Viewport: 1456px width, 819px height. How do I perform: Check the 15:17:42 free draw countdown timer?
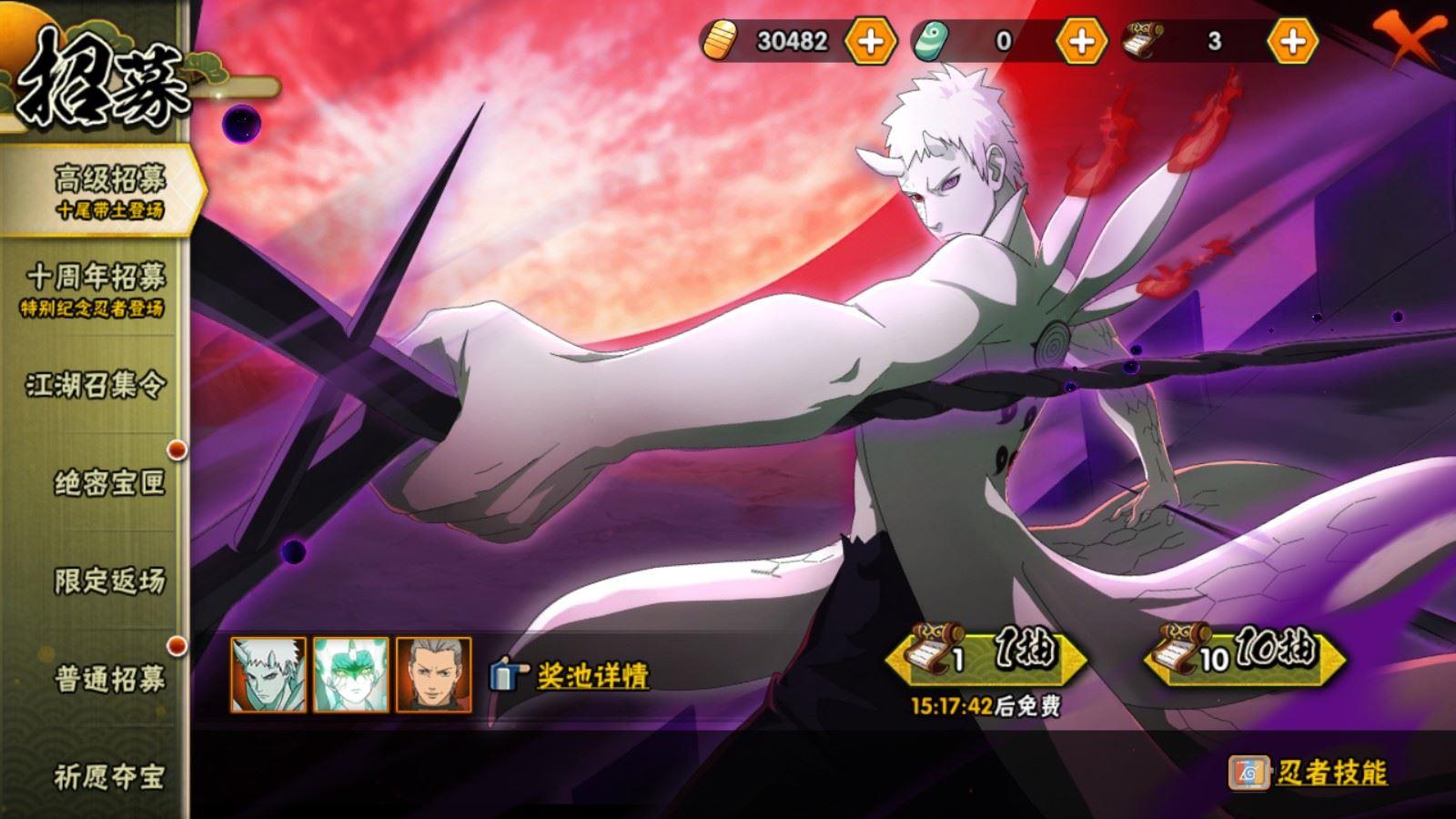click(x=983, y=705)
